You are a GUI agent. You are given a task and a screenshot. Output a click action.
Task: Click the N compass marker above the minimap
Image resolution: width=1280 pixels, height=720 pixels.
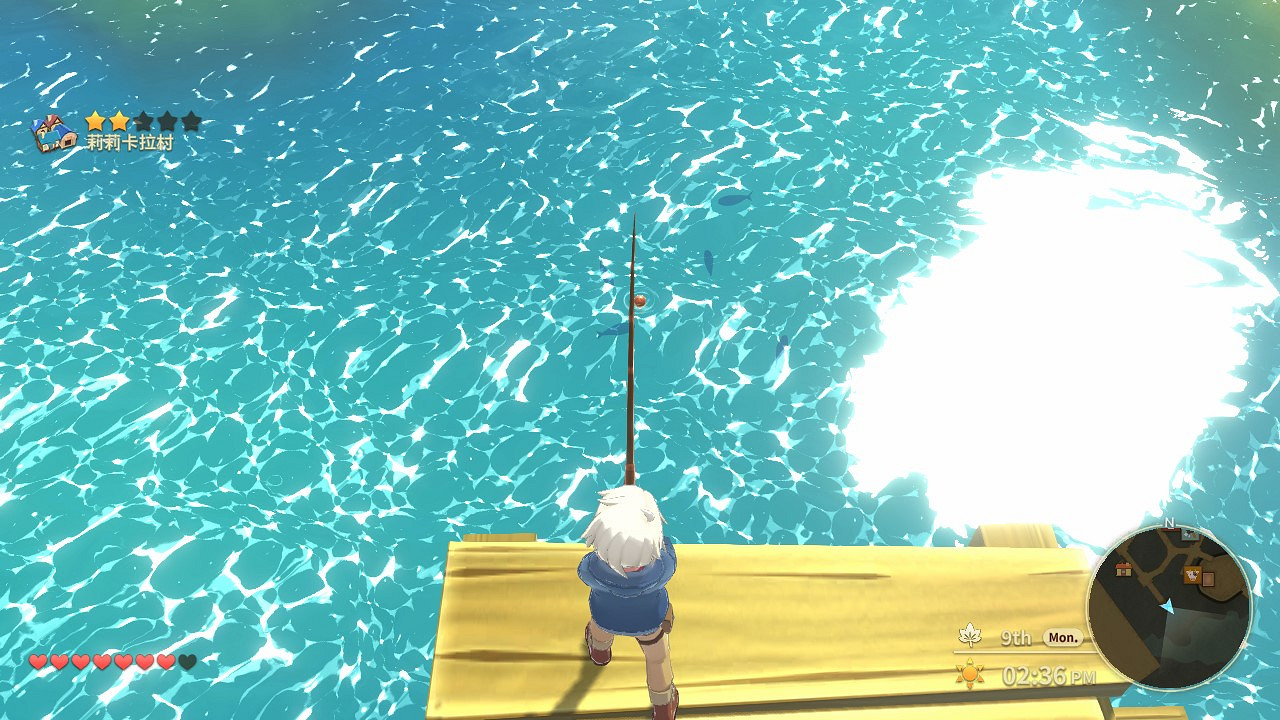click(1169, 523)
